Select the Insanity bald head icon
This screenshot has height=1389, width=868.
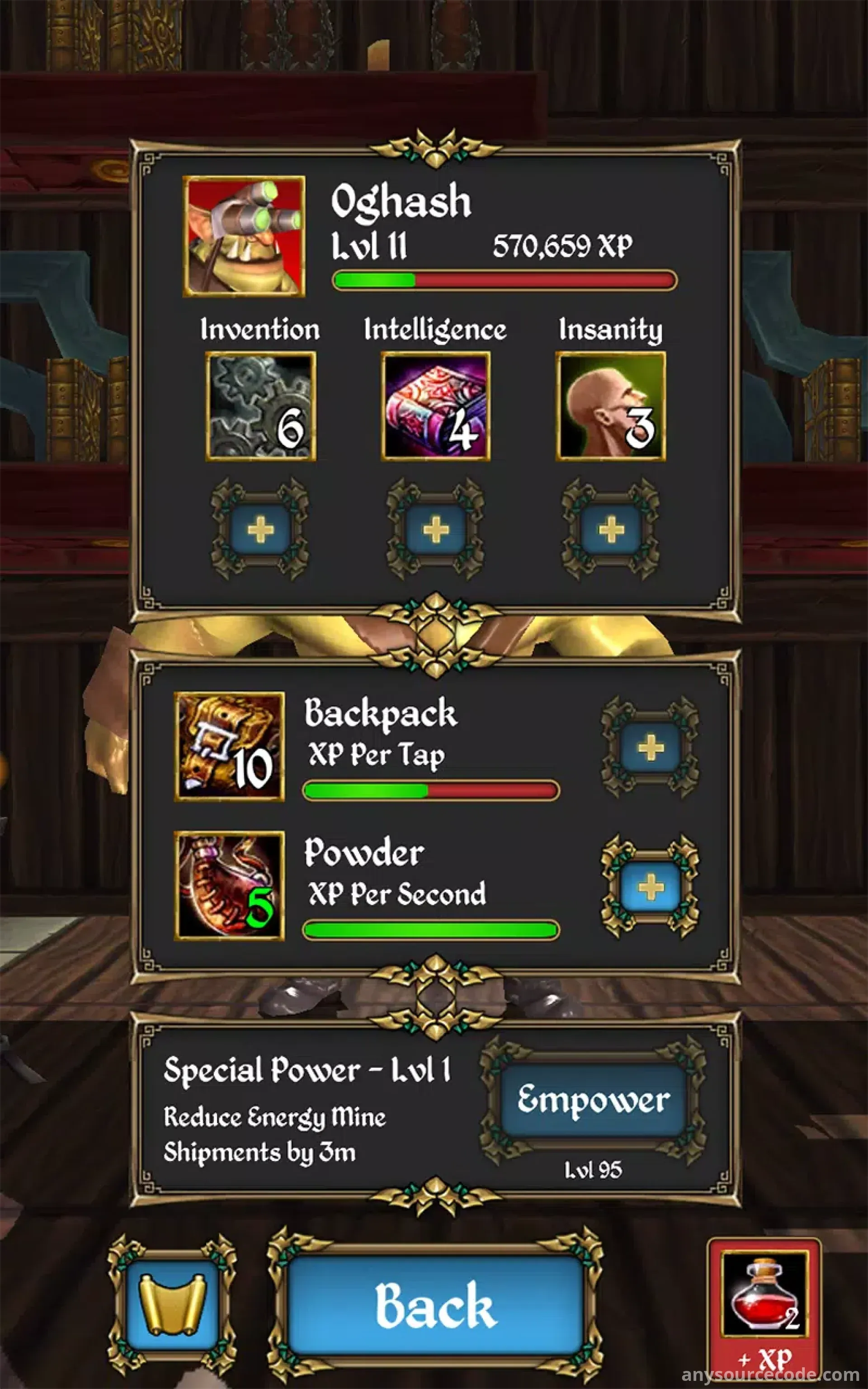tap(611, 406)
